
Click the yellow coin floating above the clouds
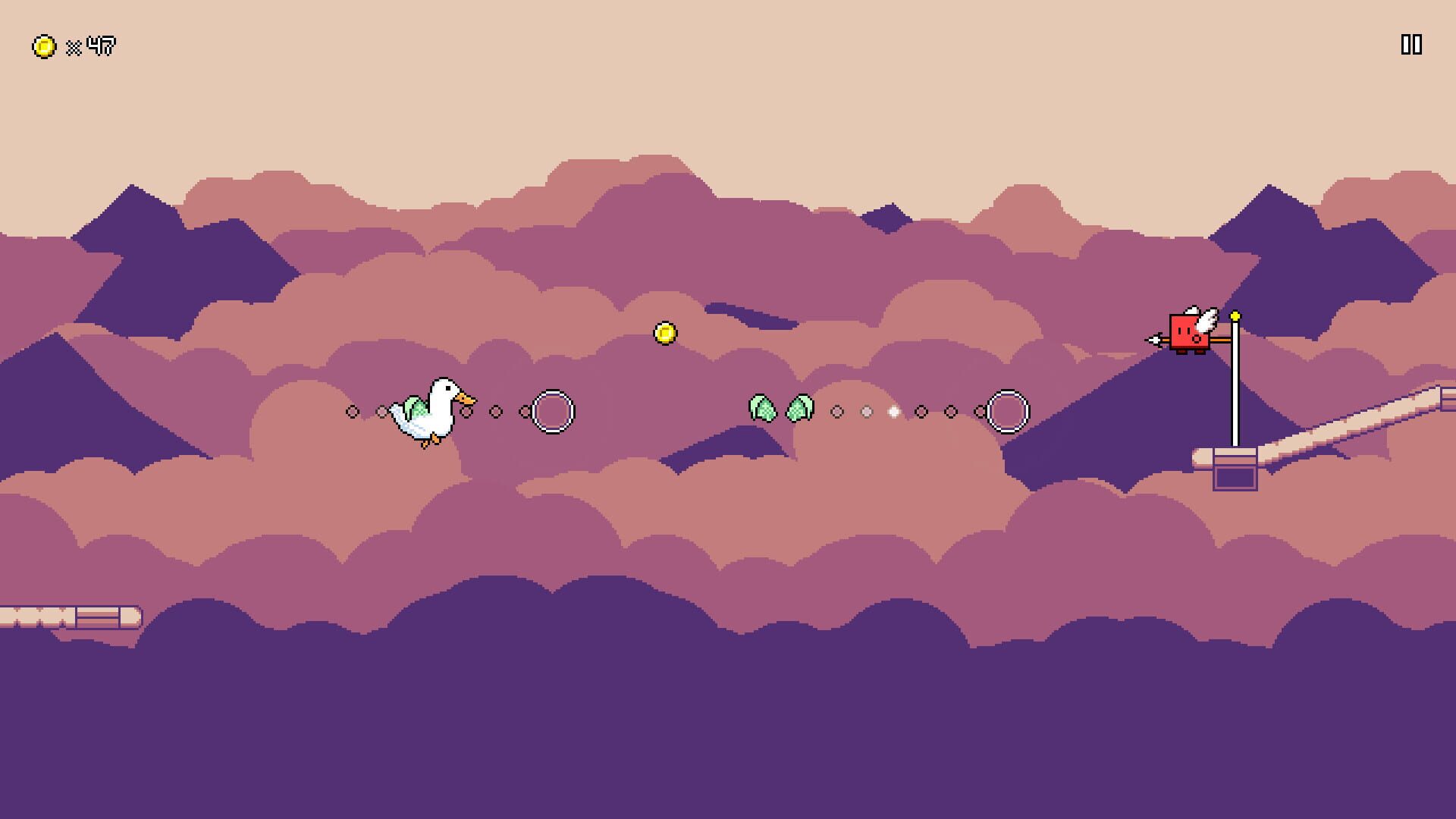tap(664, 331)
